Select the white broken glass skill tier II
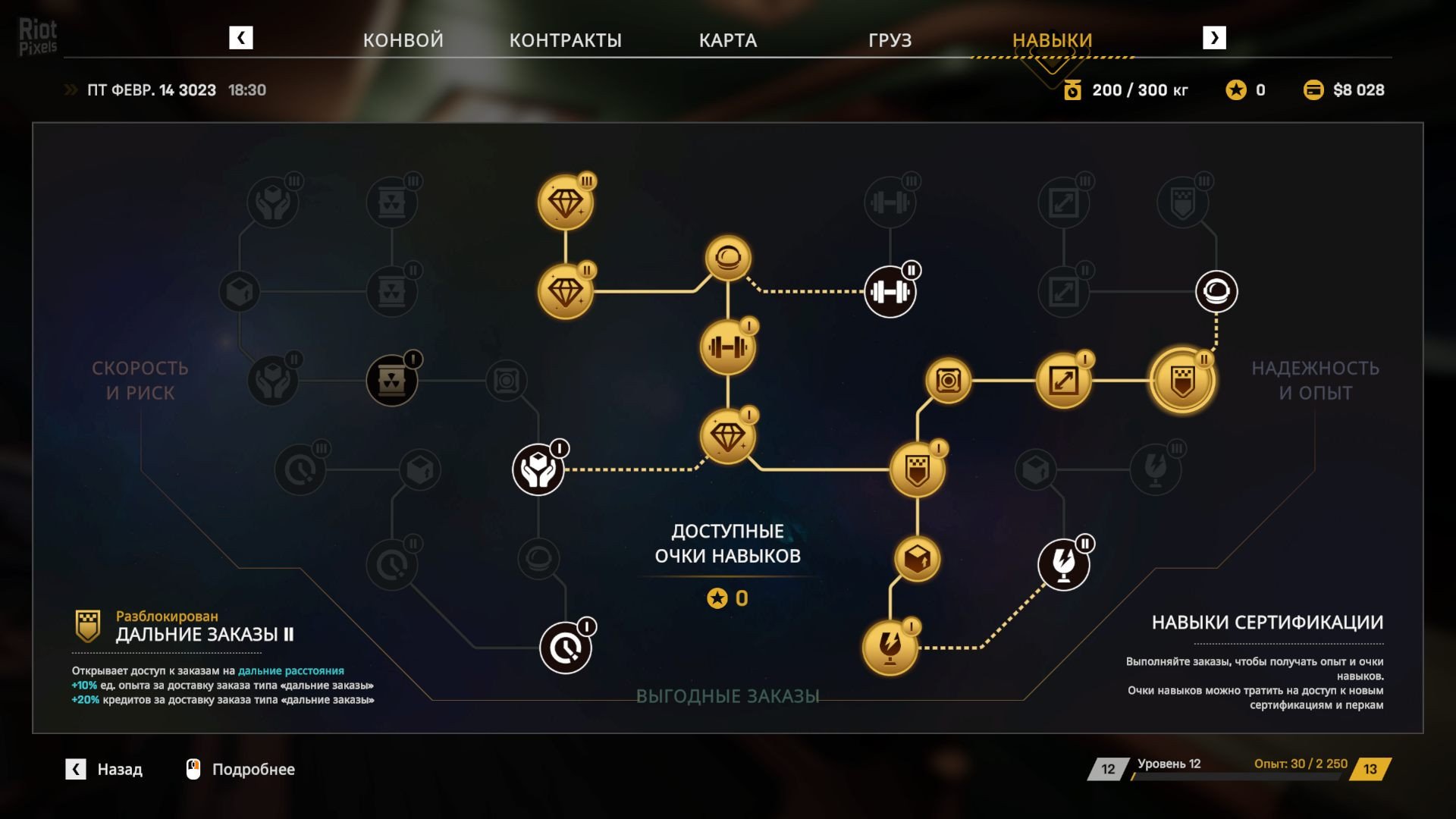The width and height of the screenshot is (1456, 819). pos(1063,564)
